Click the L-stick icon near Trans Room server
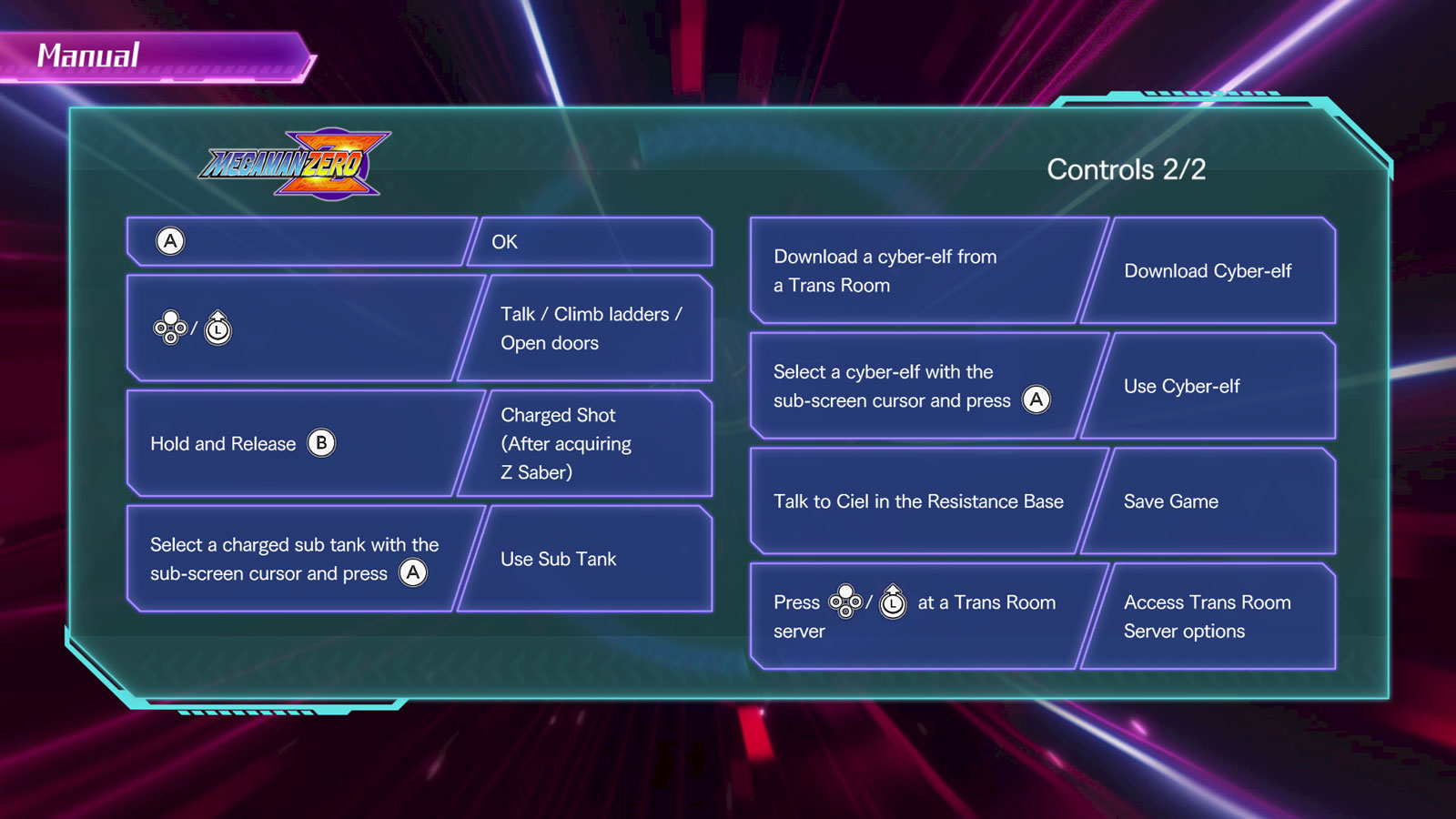This screenshot has width=1456, height=819. pos(895,602)
